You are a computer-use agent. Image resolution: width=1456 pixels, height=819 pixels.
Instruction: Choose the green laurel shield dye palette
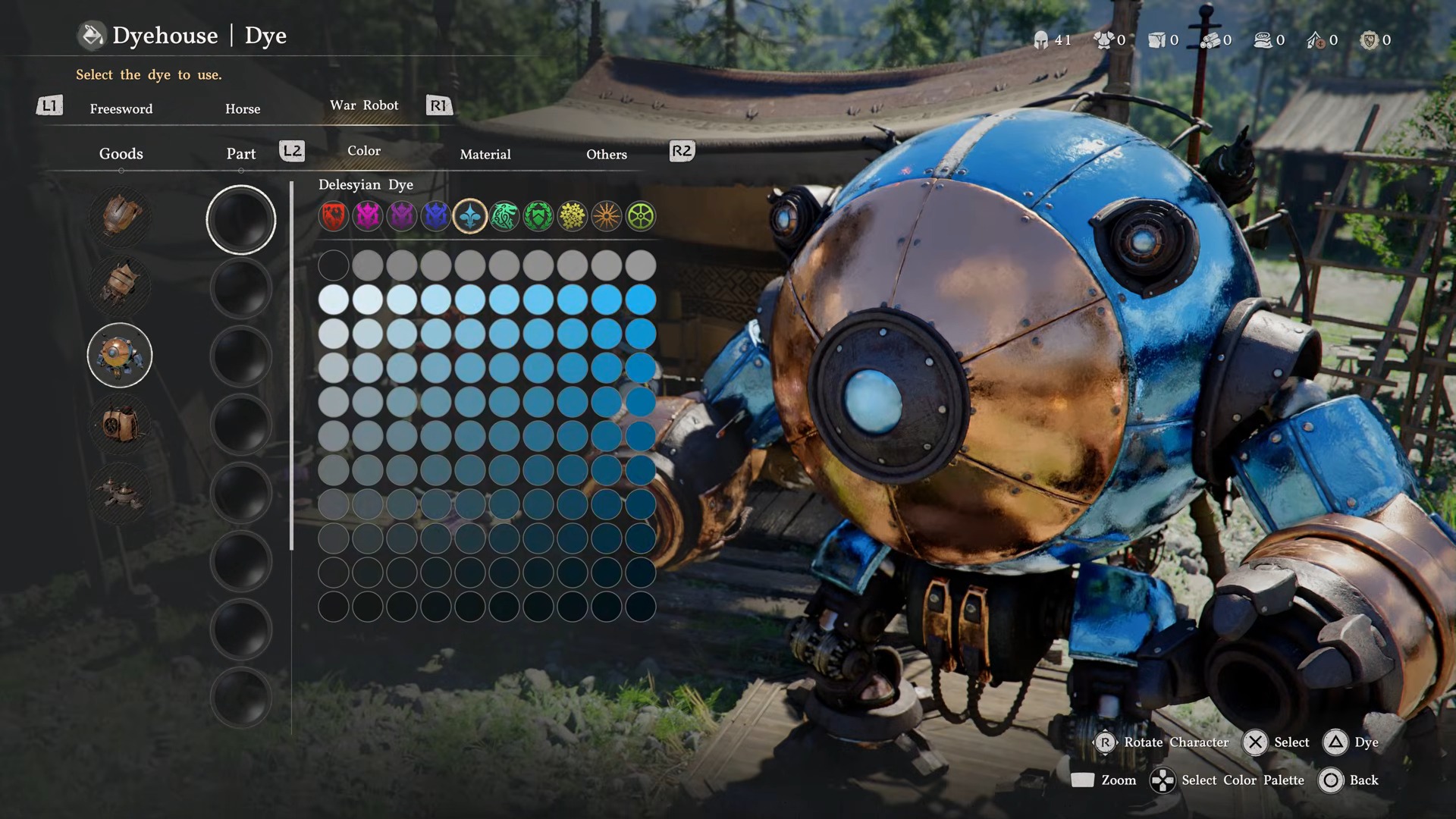tap(538, 216)
